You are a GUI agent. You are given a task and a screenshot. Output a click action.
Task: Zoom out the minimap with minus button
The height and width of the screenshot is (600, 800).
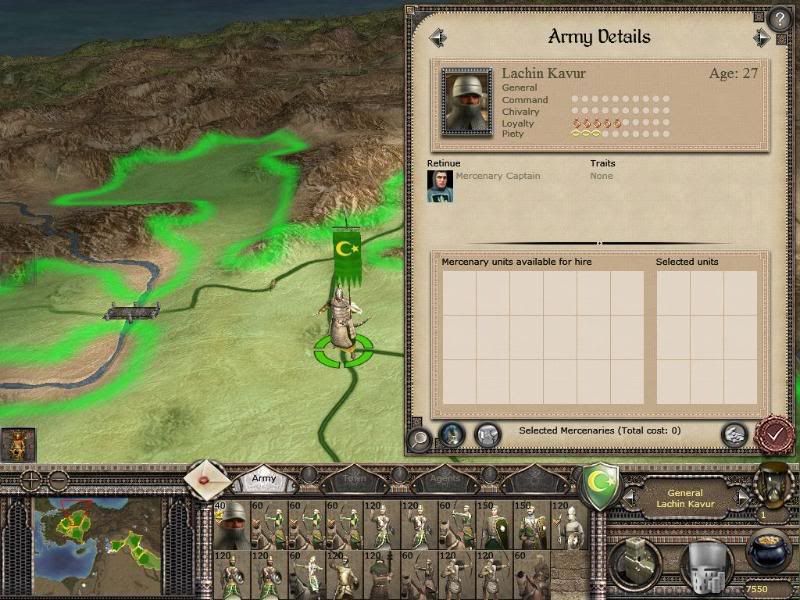(x=58, y=479)
